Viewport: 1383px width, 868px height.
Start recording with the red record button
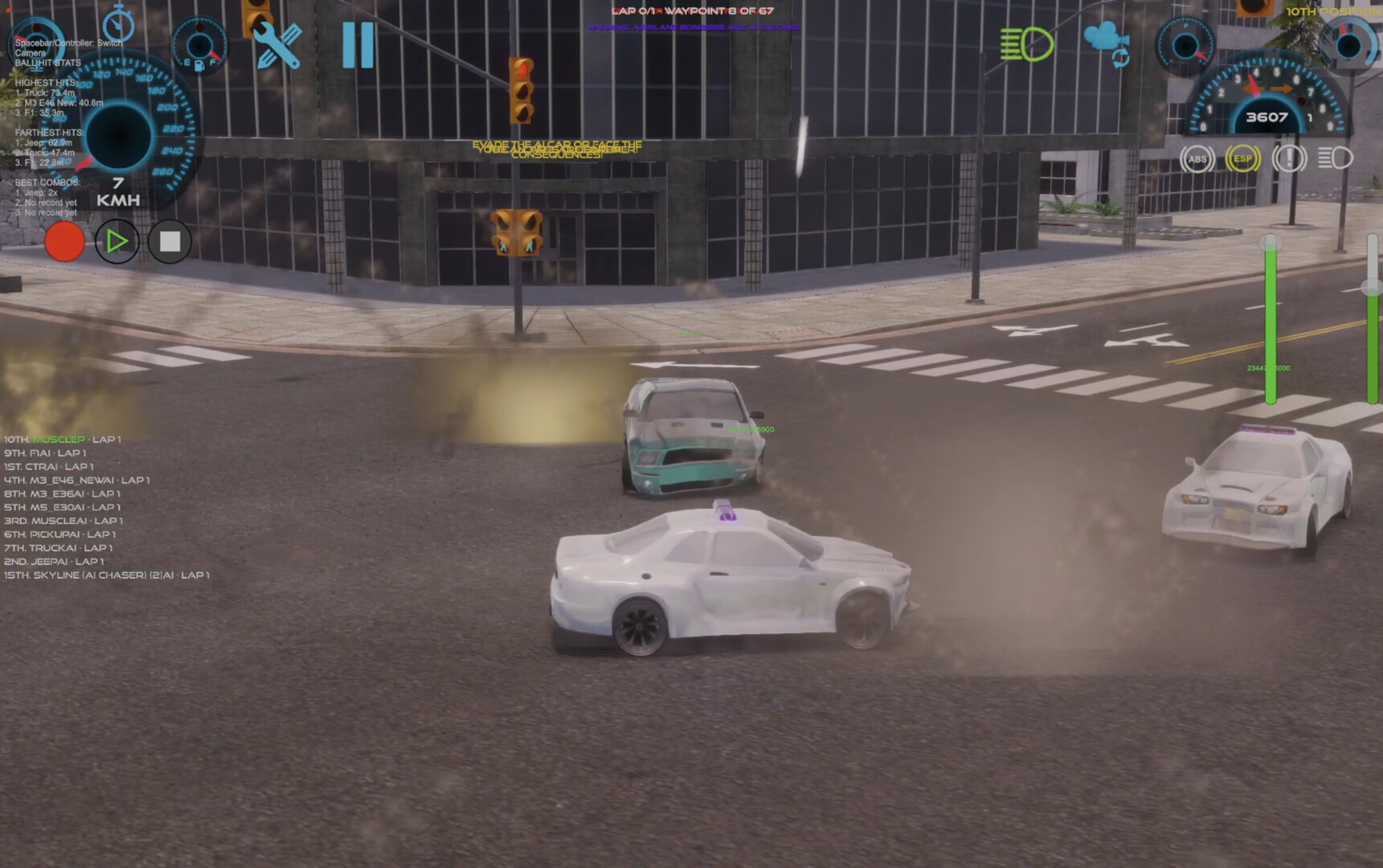[x=65, y=240]
